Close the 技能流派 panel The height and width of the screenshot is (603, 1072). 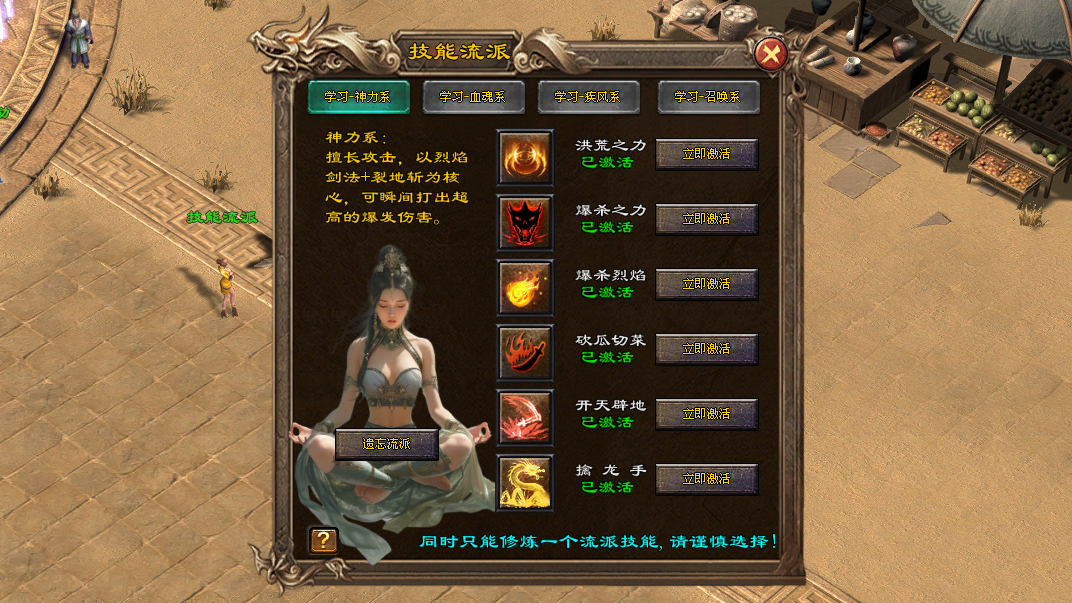point(770,54)
